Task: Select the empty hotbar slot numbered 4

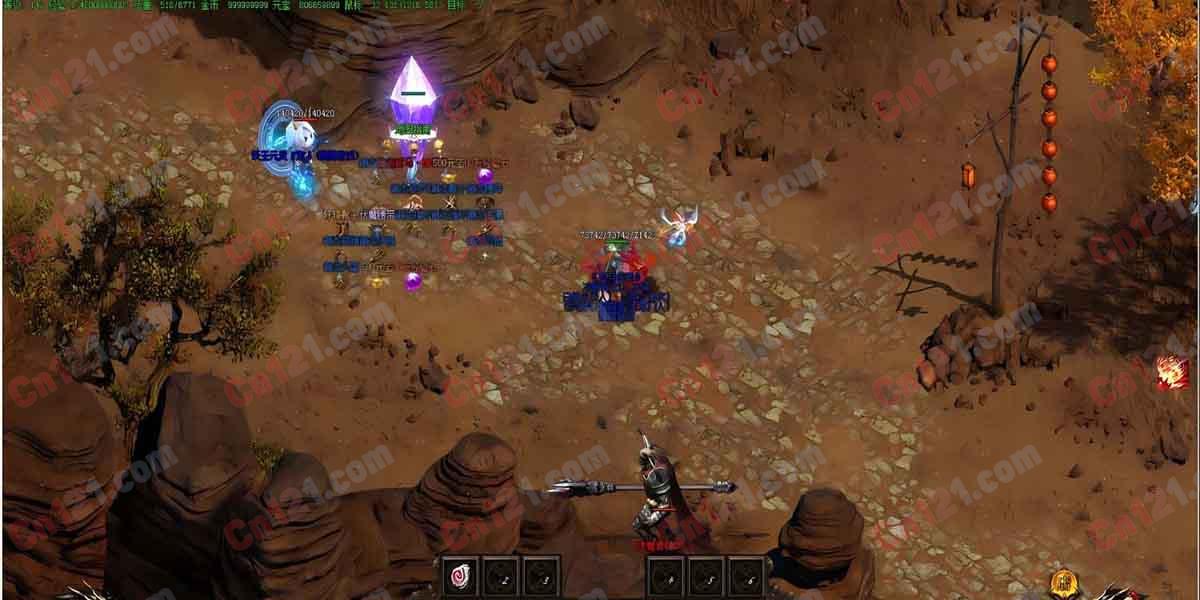Action: 665,577
